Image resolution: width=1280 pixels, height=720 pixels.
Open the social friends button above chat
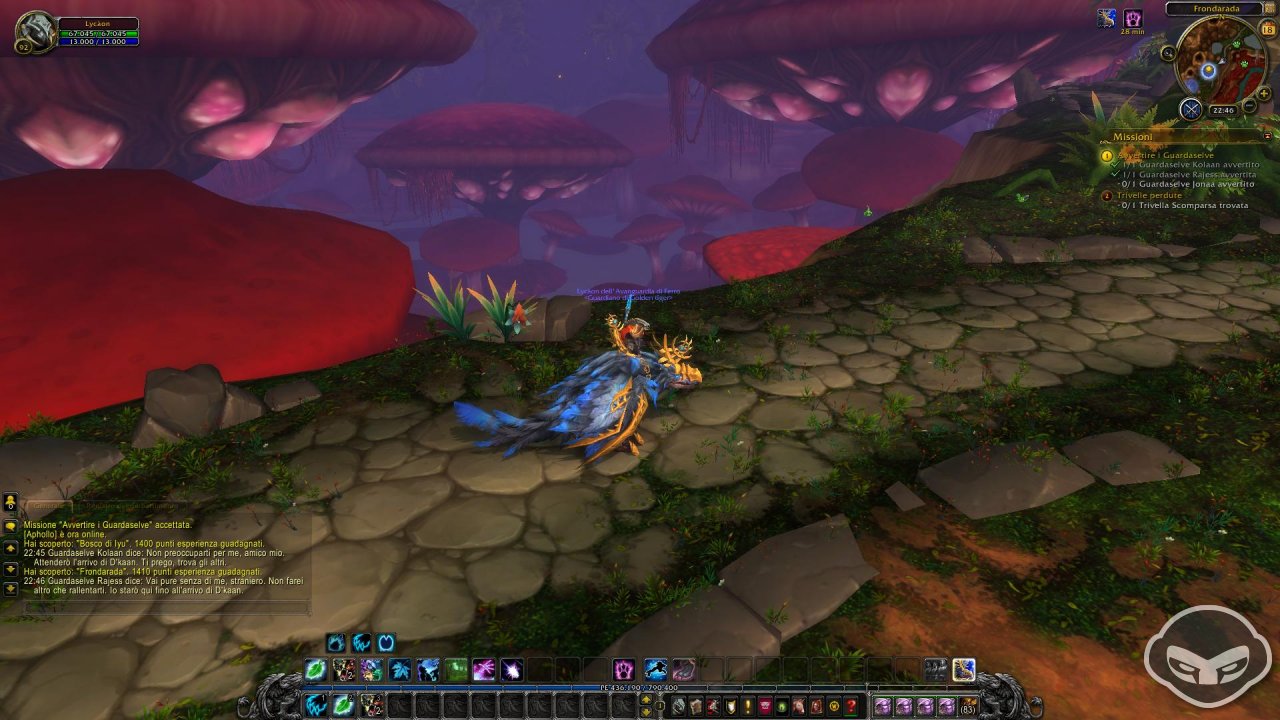coord(10,501)
